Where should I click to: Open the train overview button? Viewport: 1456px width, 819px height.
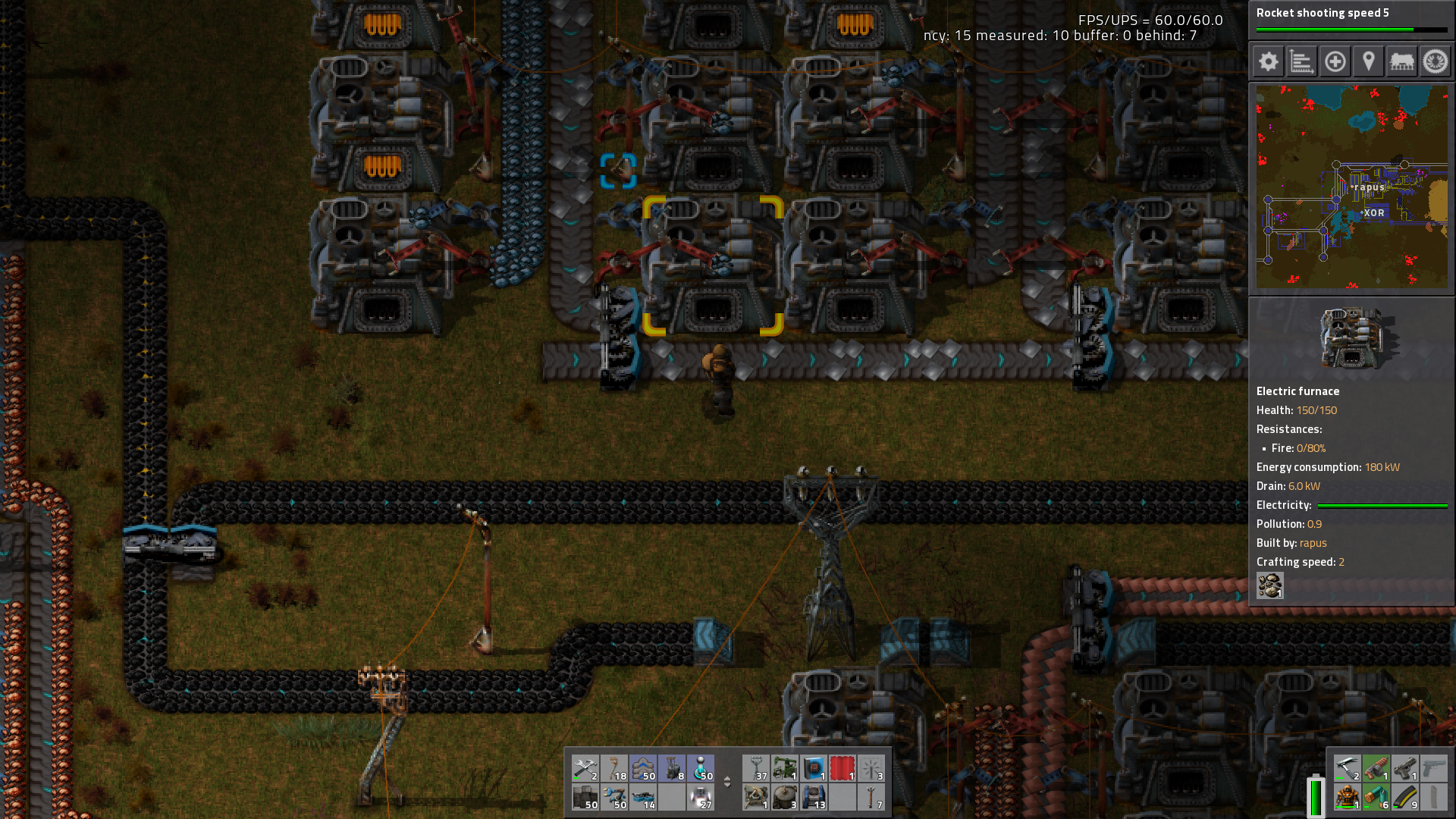pyautogui.click(x=1401, y=61)
